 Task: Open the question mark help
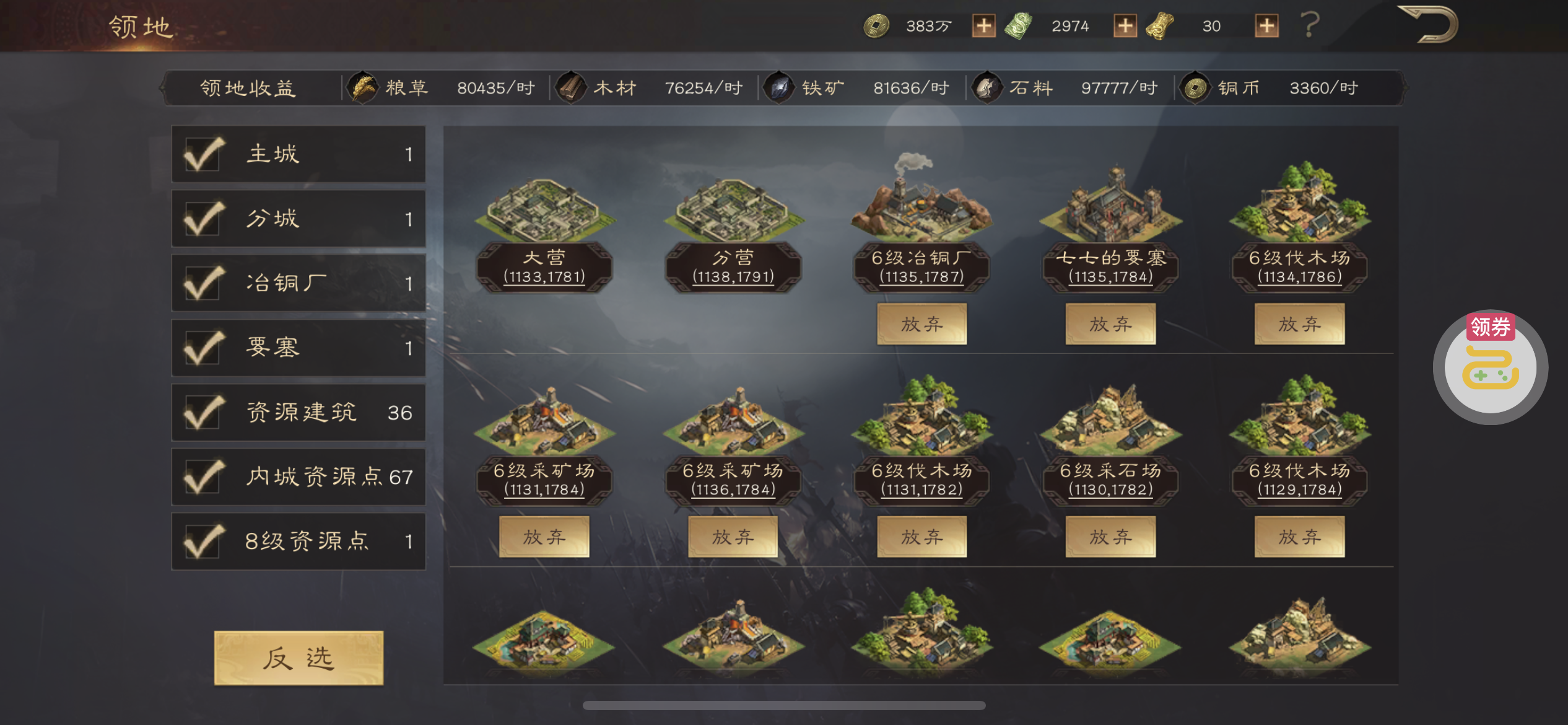[x=1310, y=25]
